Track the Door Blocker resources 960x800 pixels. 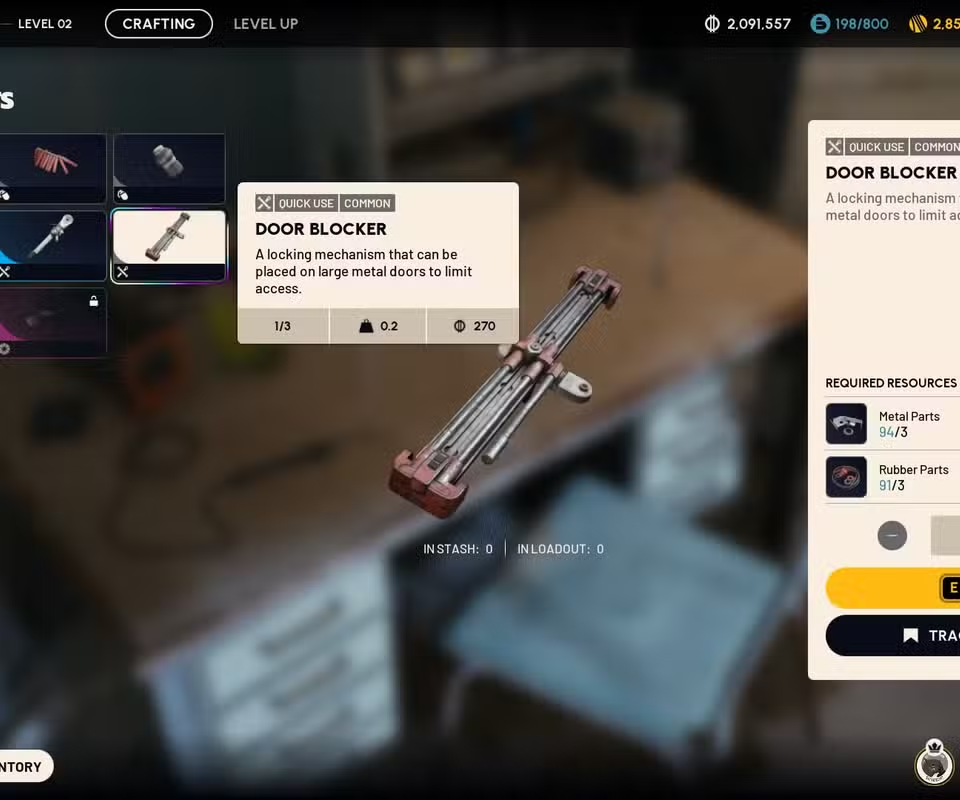pyautogui.click(x=894, y=636)
